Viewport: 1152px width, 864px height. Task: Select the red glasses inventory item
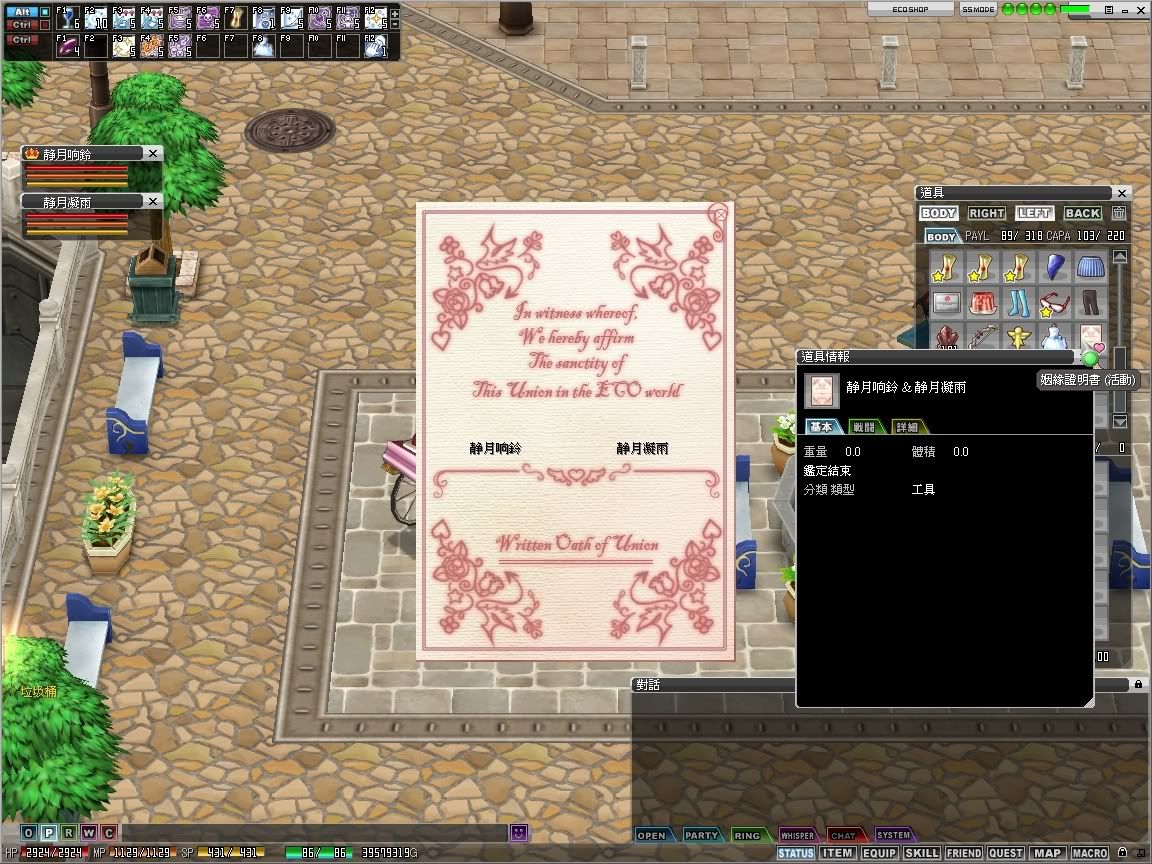click(x=1053, y=303)
